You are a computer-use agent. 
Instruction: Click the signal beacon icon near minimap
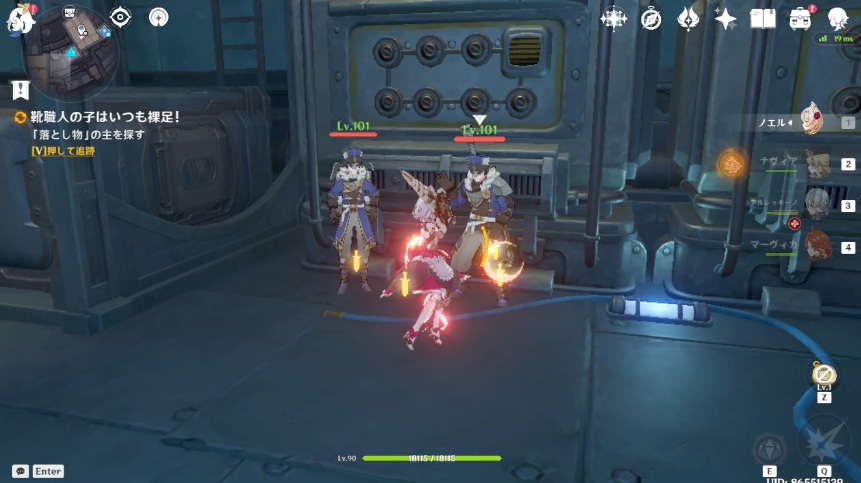point(158,17)
